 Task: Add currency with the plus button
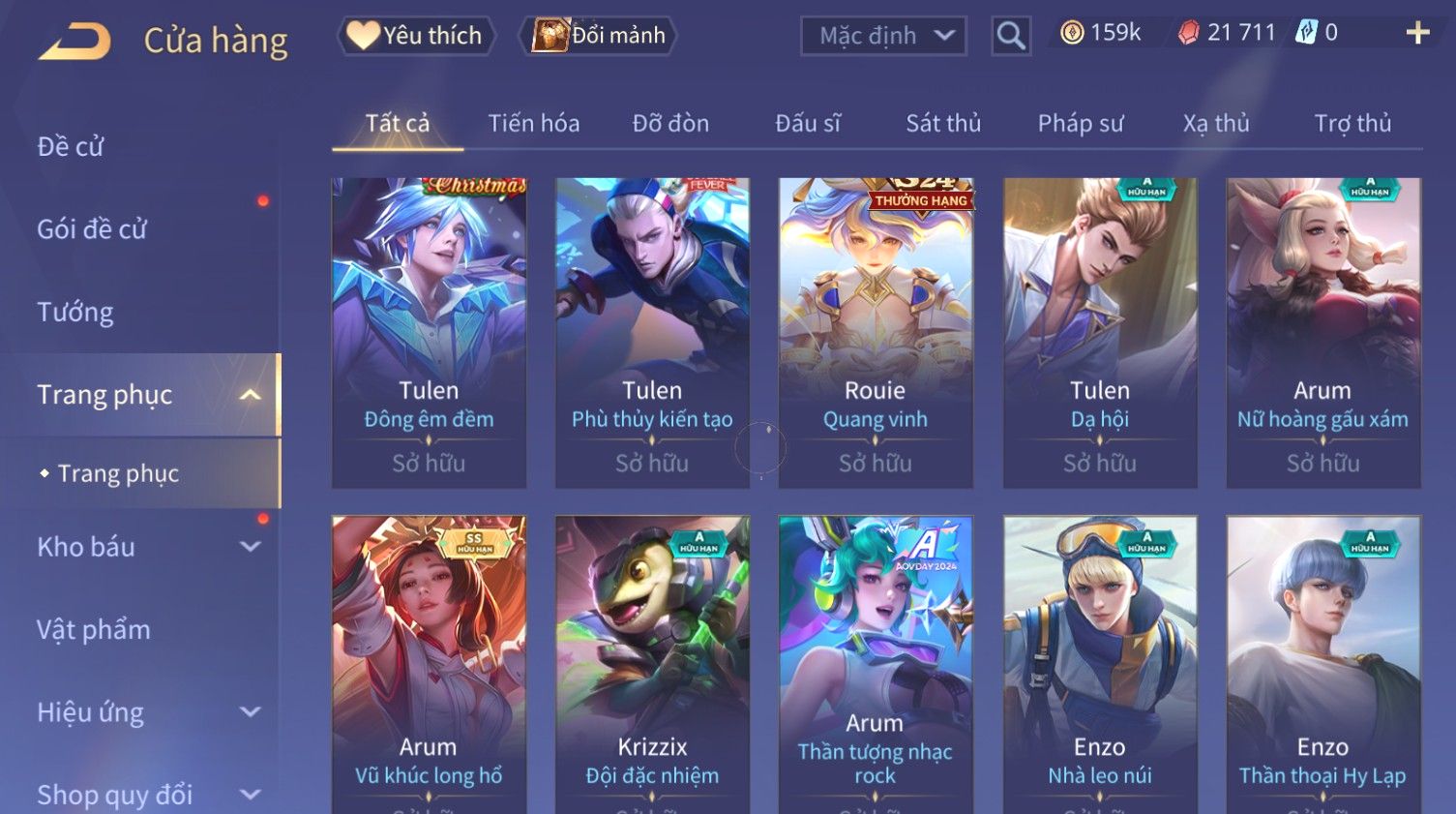(x=1417, y=34)
